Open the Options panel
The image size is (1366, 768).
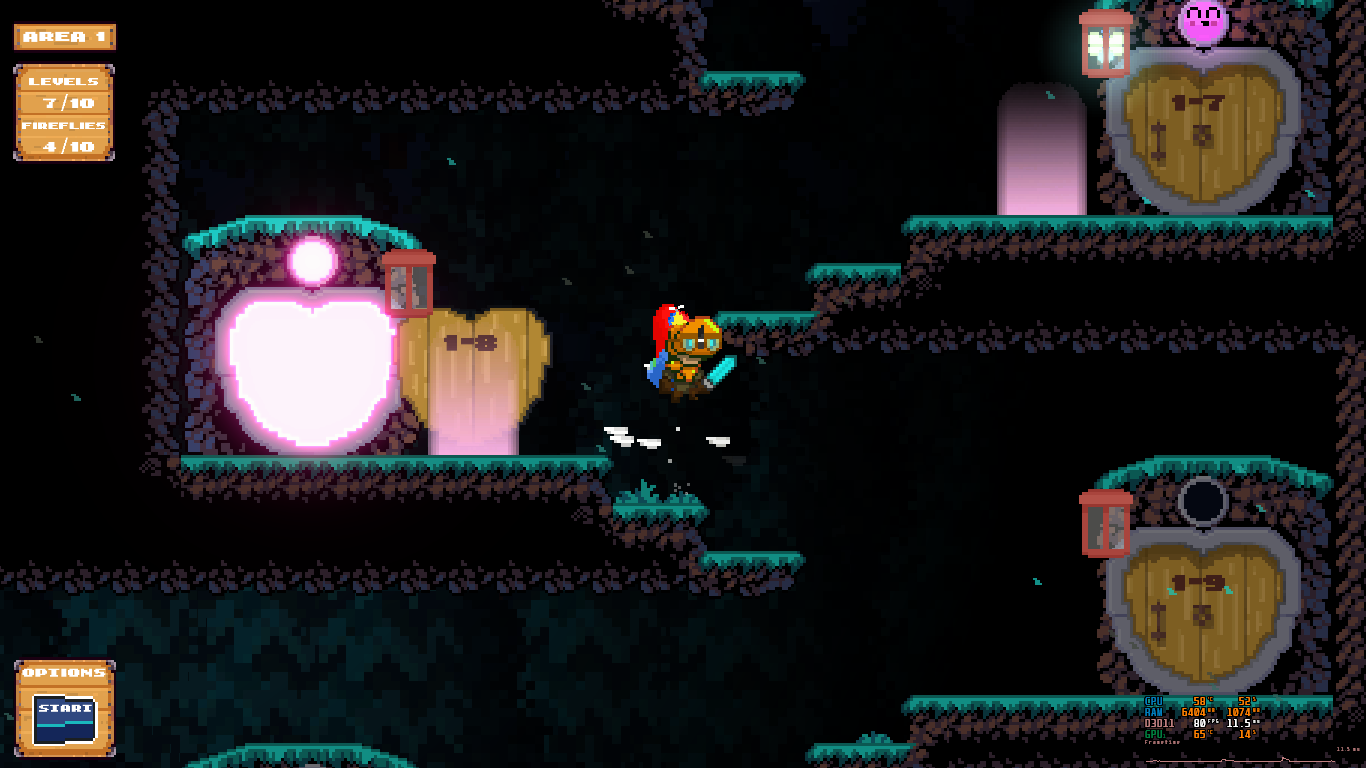tap(64, 707)
